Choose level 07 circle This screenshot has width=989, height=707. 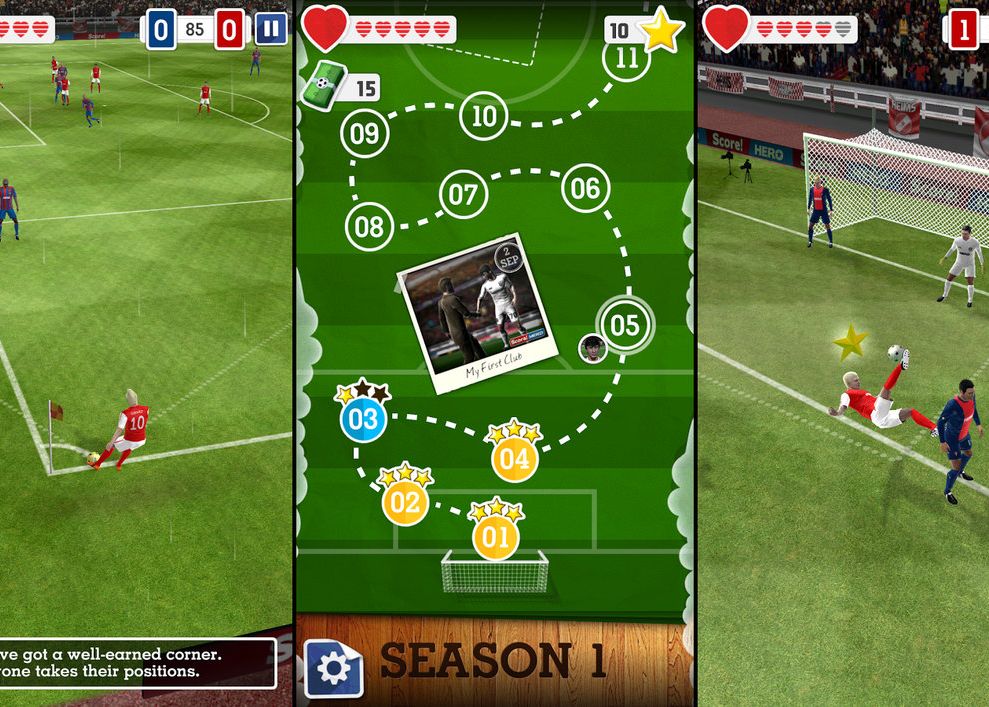pos(462,194)
